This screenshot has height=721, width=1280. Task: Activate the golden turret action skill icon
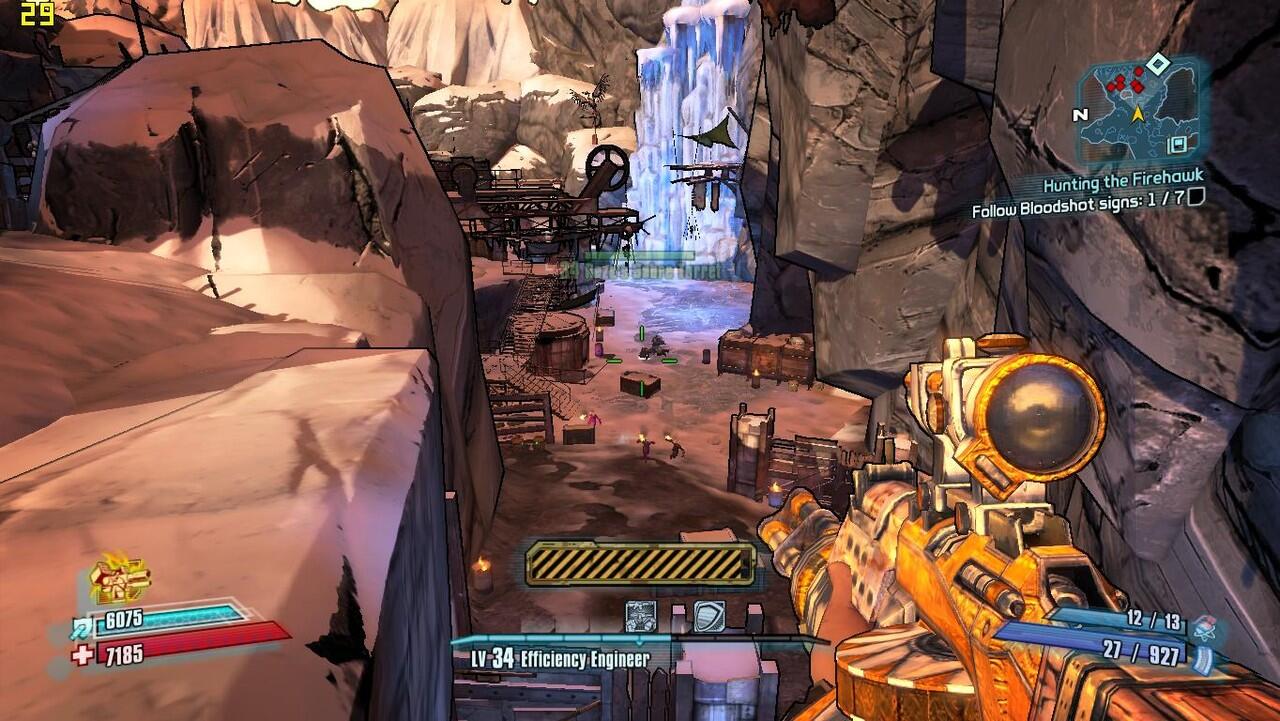click(119, 579)
